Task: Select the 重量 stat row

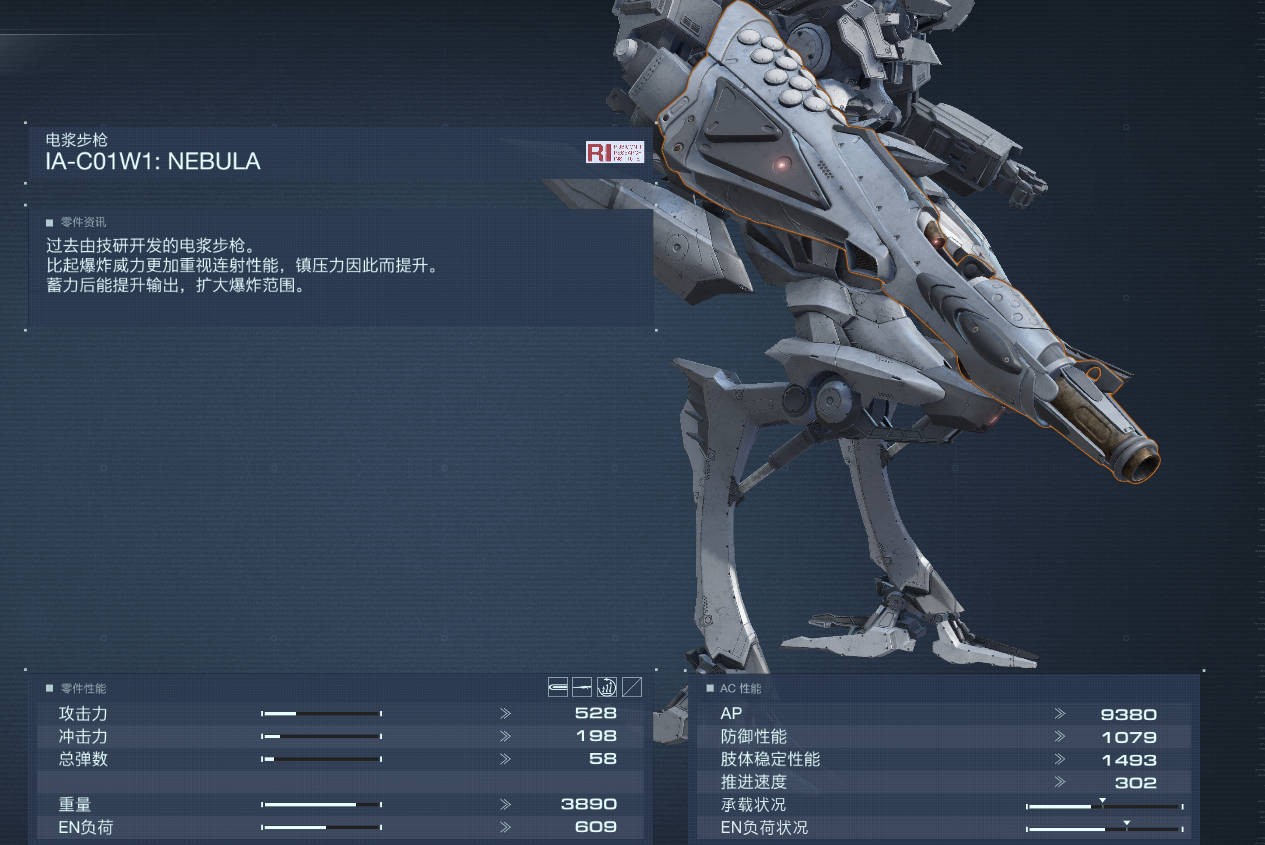Action: 340,804
